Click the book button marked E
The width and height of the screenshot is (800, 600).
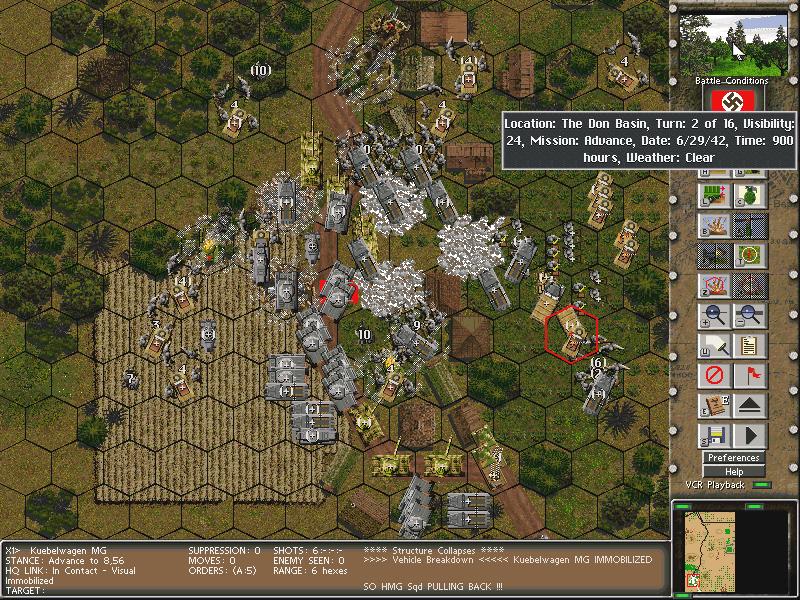(713, 406)
